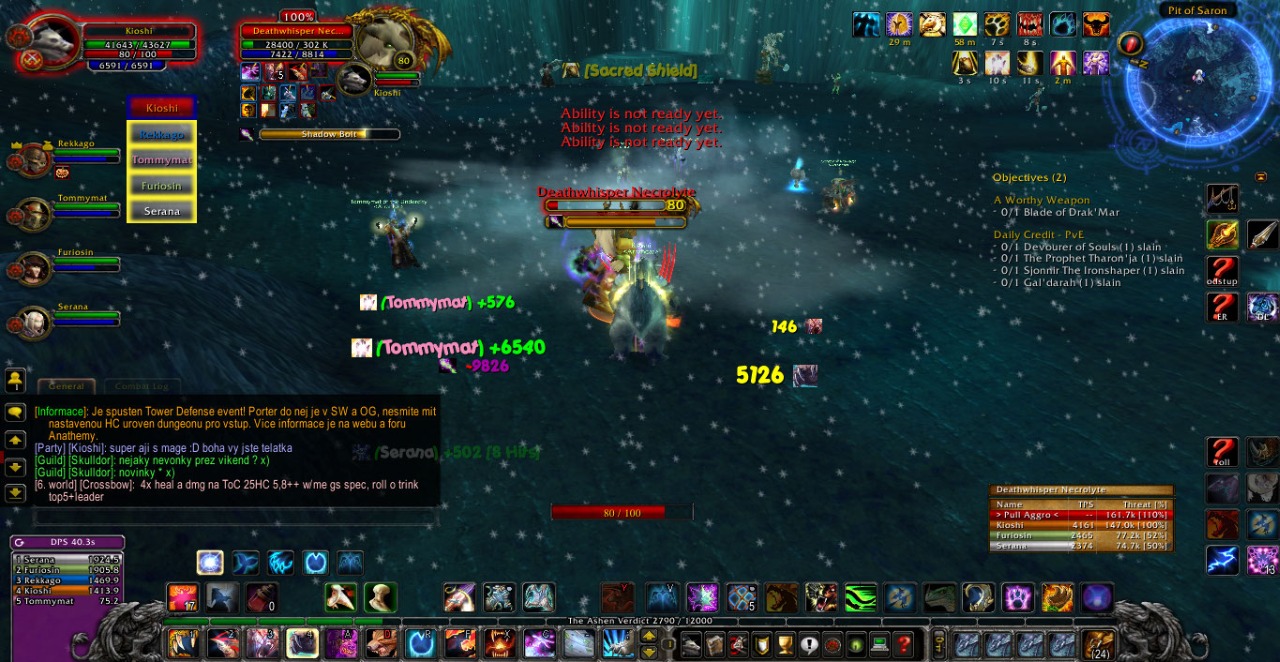
Task: Open the chat speech bubble menu button
Action: click(x=15, y=412)
